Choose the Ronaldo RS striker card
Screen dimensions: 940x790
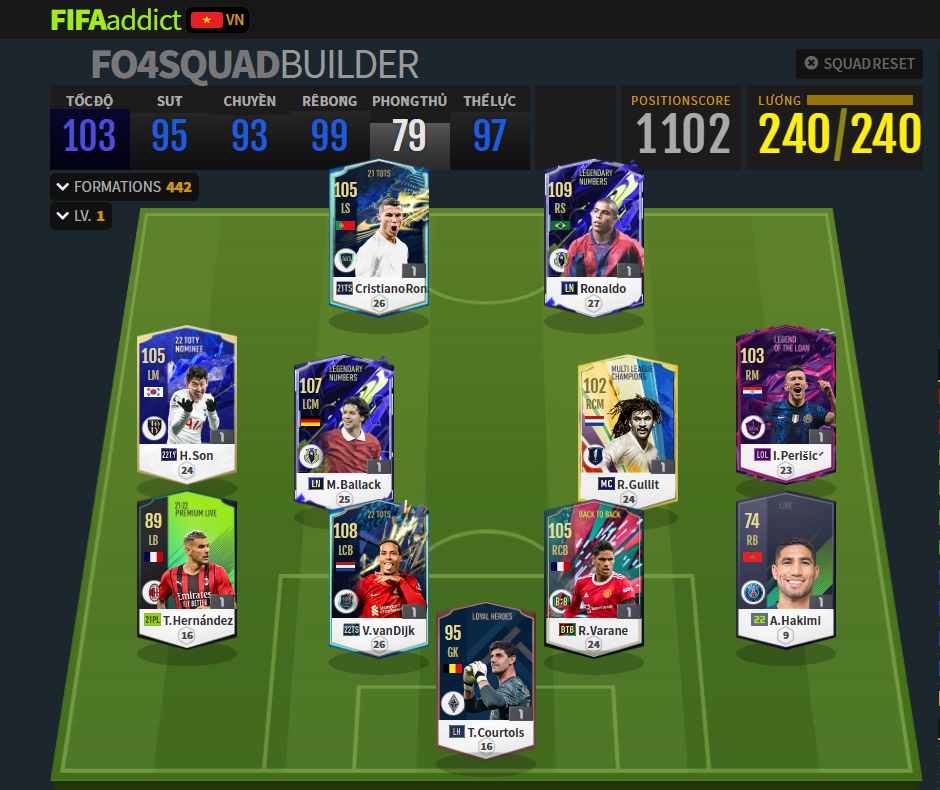point(594,235)
